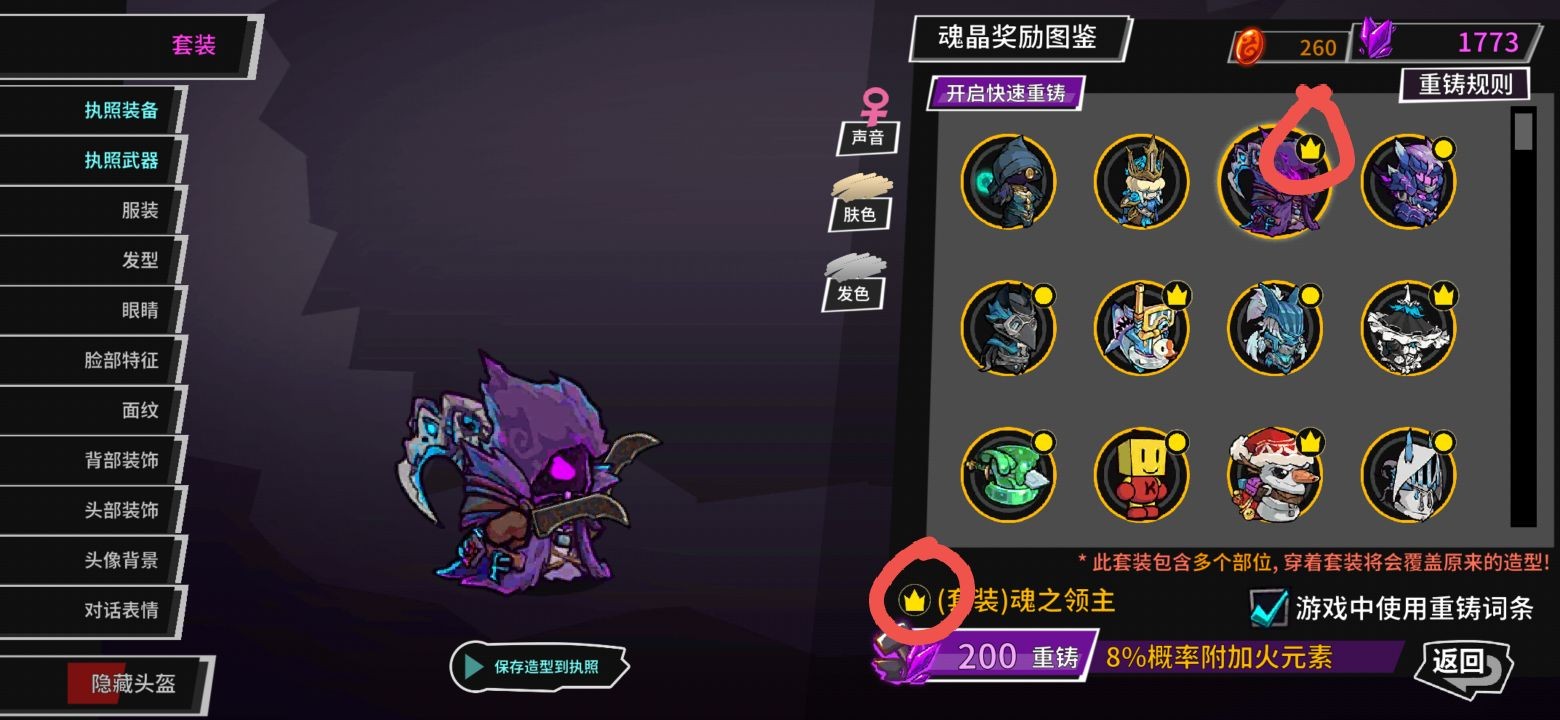Select the ice wolf set icon
Viewport: 1560px width, 720px height.
pos(1276,325)
